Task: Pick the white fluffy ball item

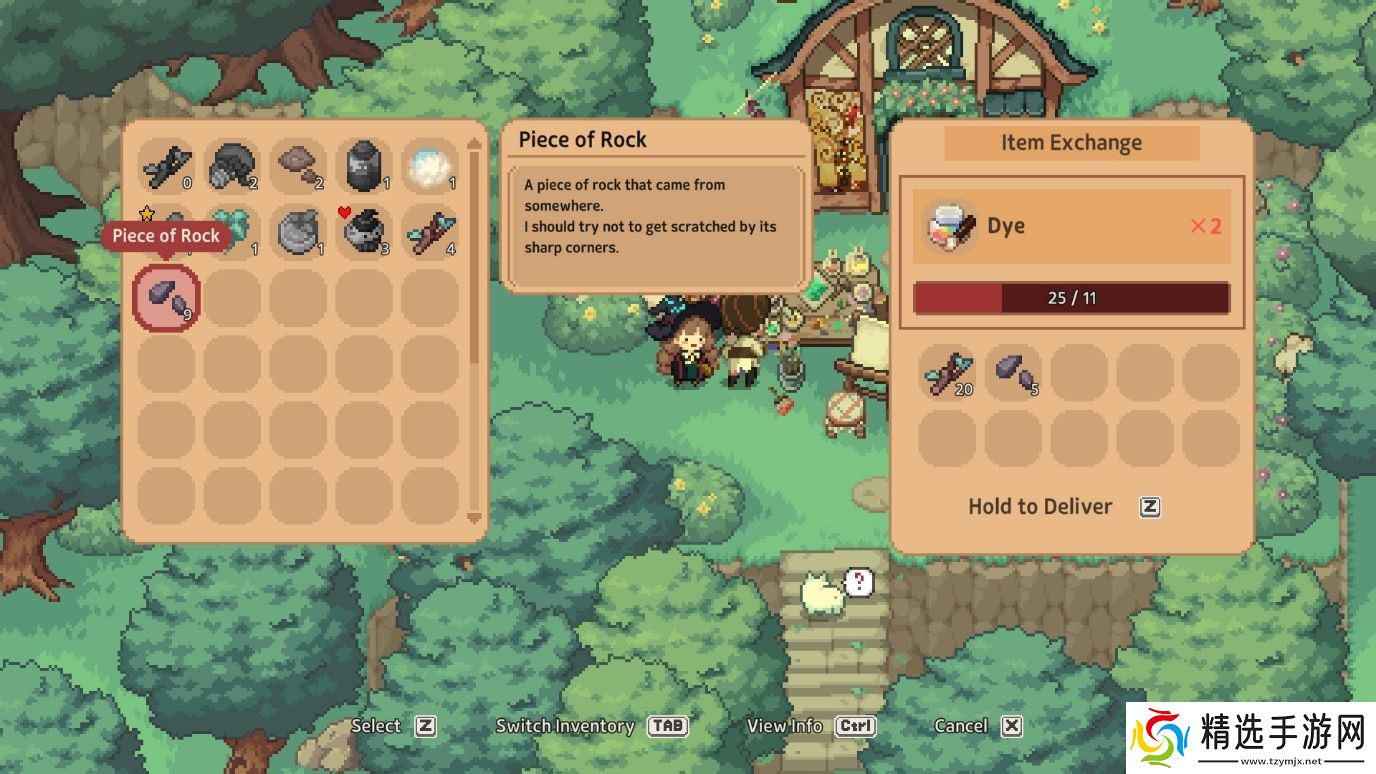Action: [x=430, y=166]
